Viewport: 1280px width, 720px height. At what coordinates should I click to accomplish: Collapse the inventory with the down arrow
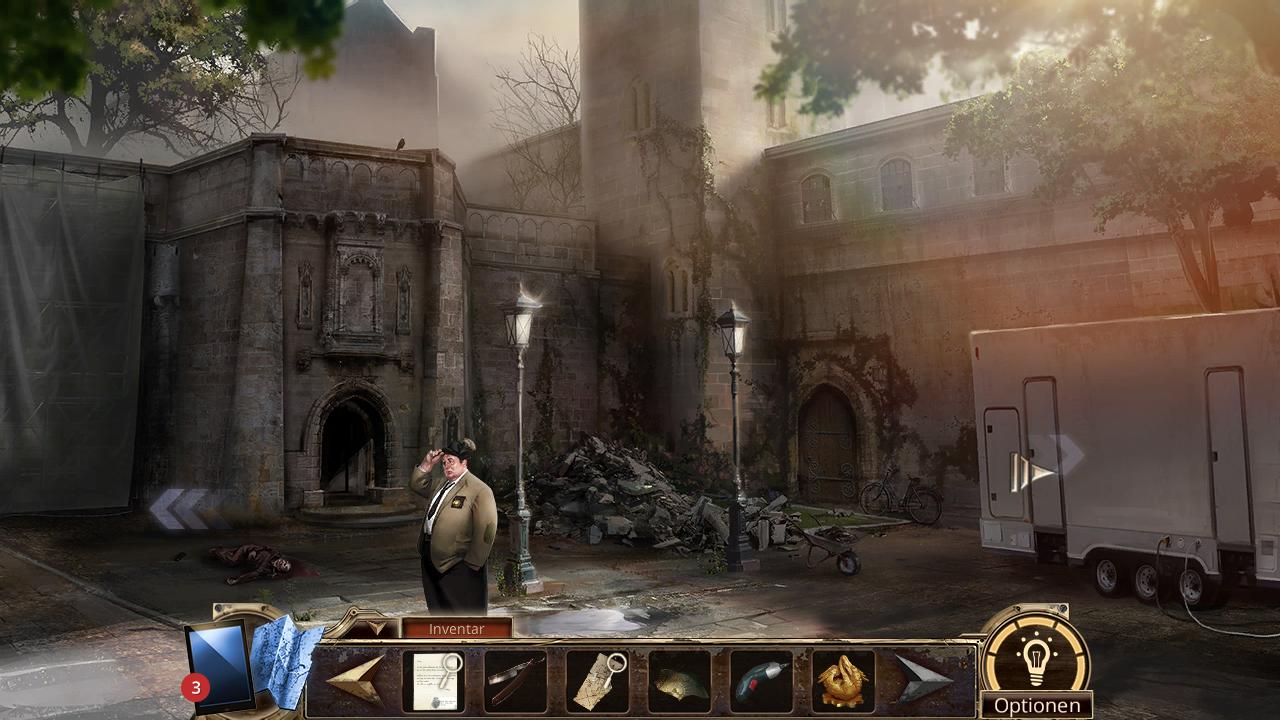[x=377, y=628]
